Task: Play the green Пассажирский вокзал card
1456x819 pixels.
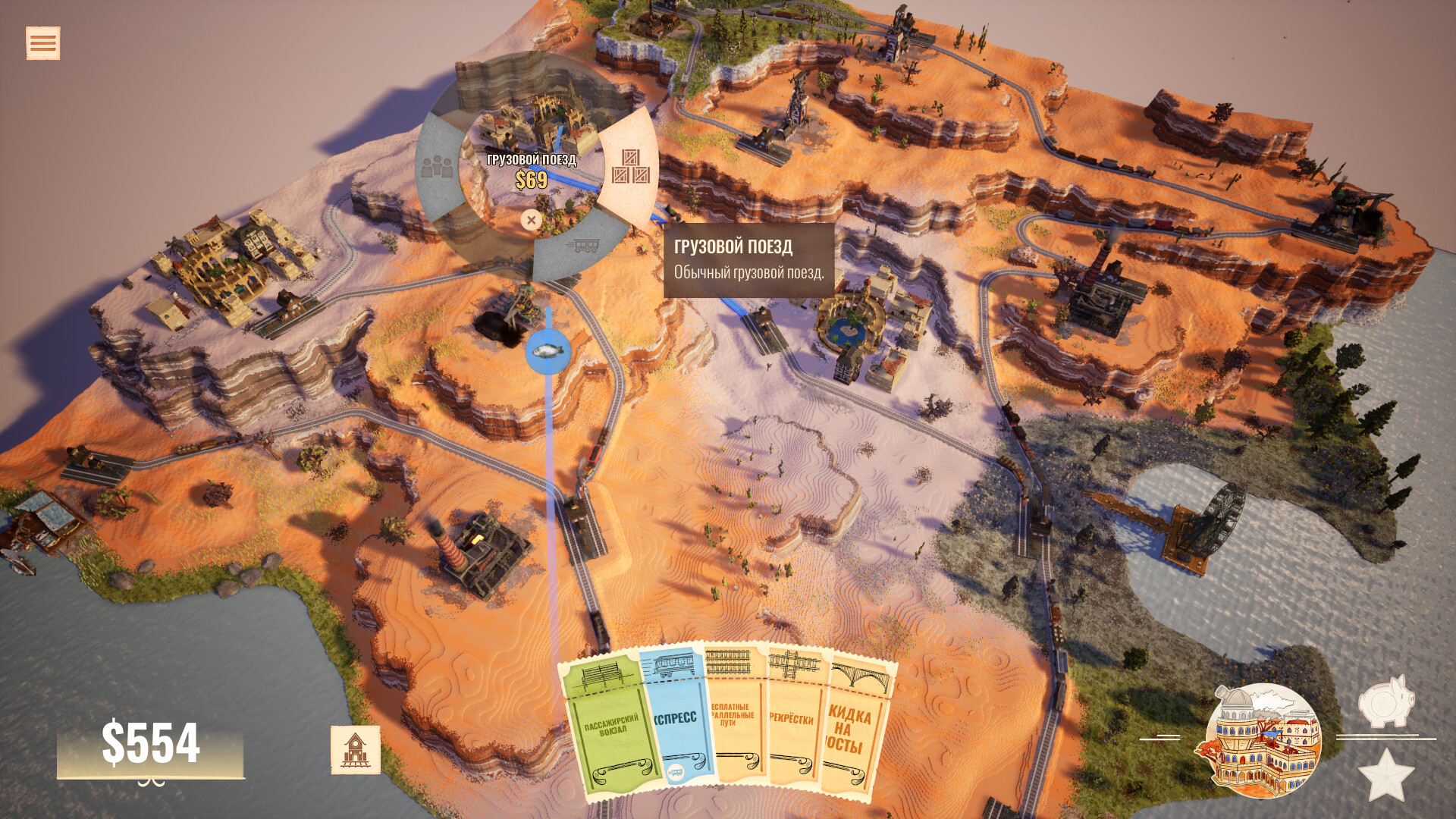Action: pyautogui.click(x=611, y=728)
